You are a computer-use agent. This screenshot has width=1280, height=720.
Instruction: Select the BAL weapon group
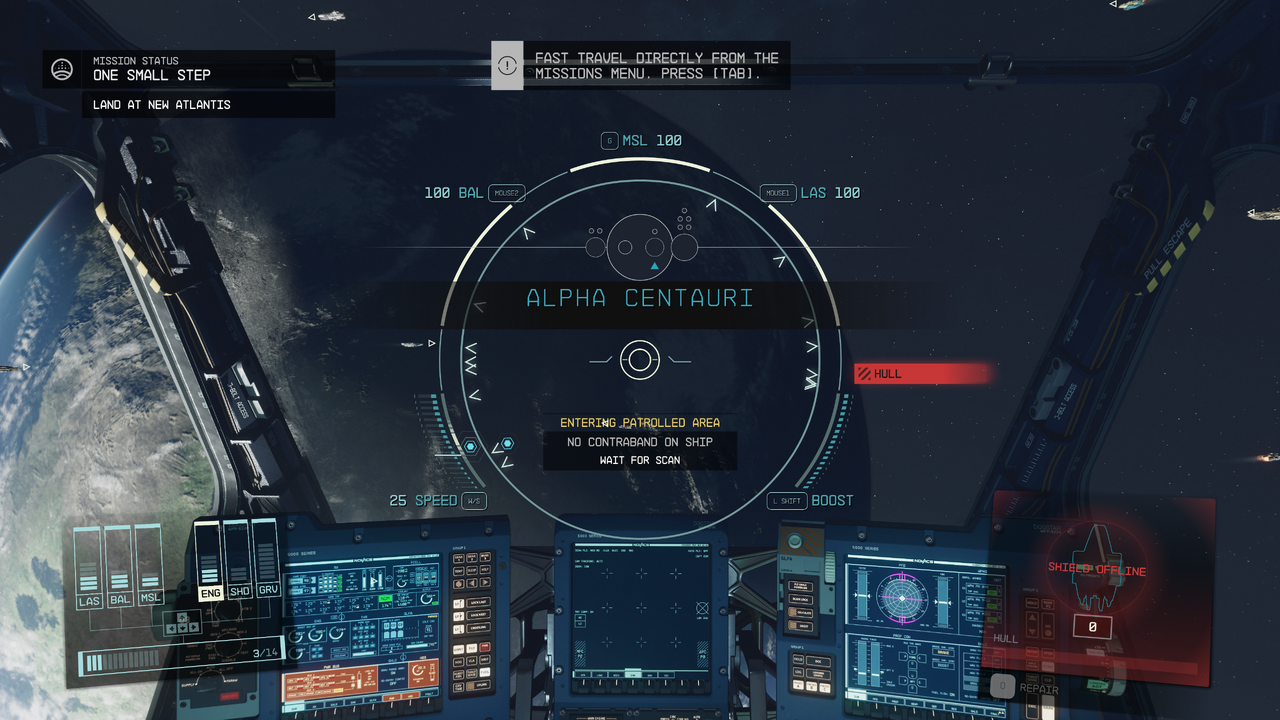click(x=120, y=600)
